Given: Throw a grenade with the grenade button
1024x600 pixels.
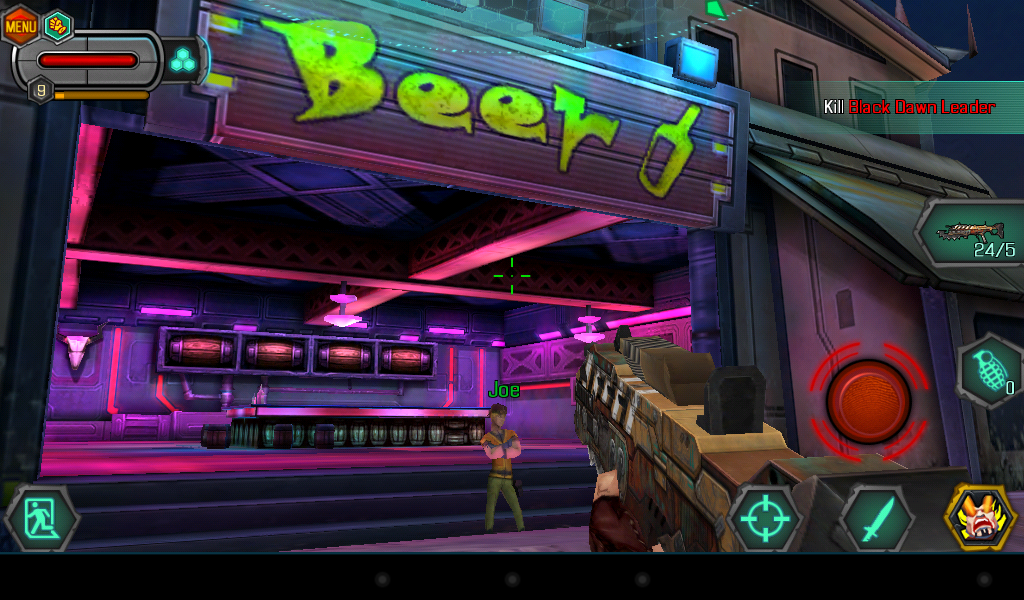Looking at the screenshot, I should [x=988, y=371].
